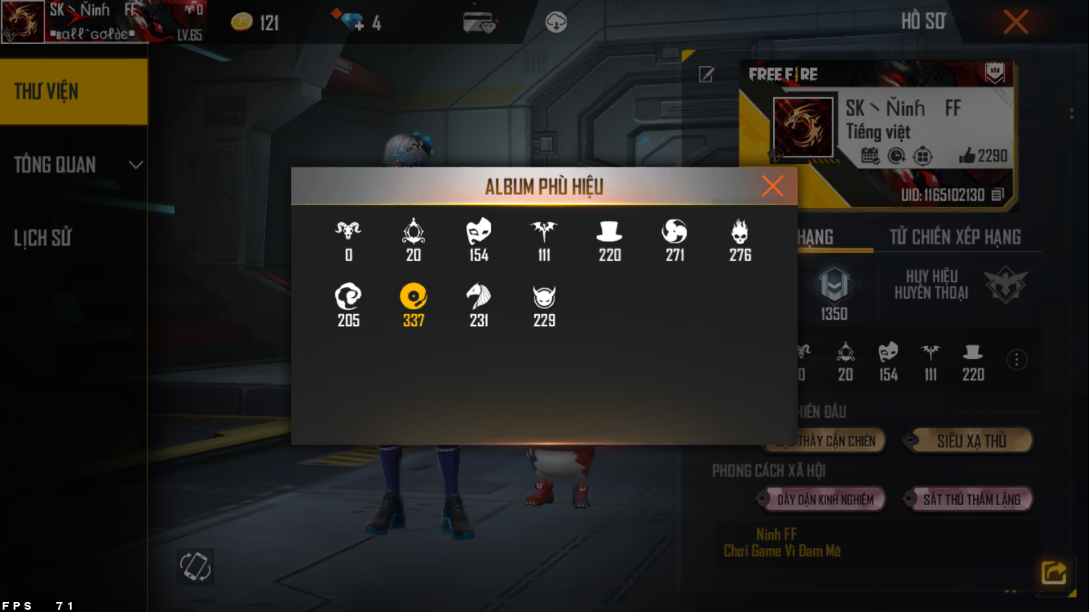Click the gold coin balance
This screenshot has height=612, width=1089.
pyautogui.click(x=255, y=22)
